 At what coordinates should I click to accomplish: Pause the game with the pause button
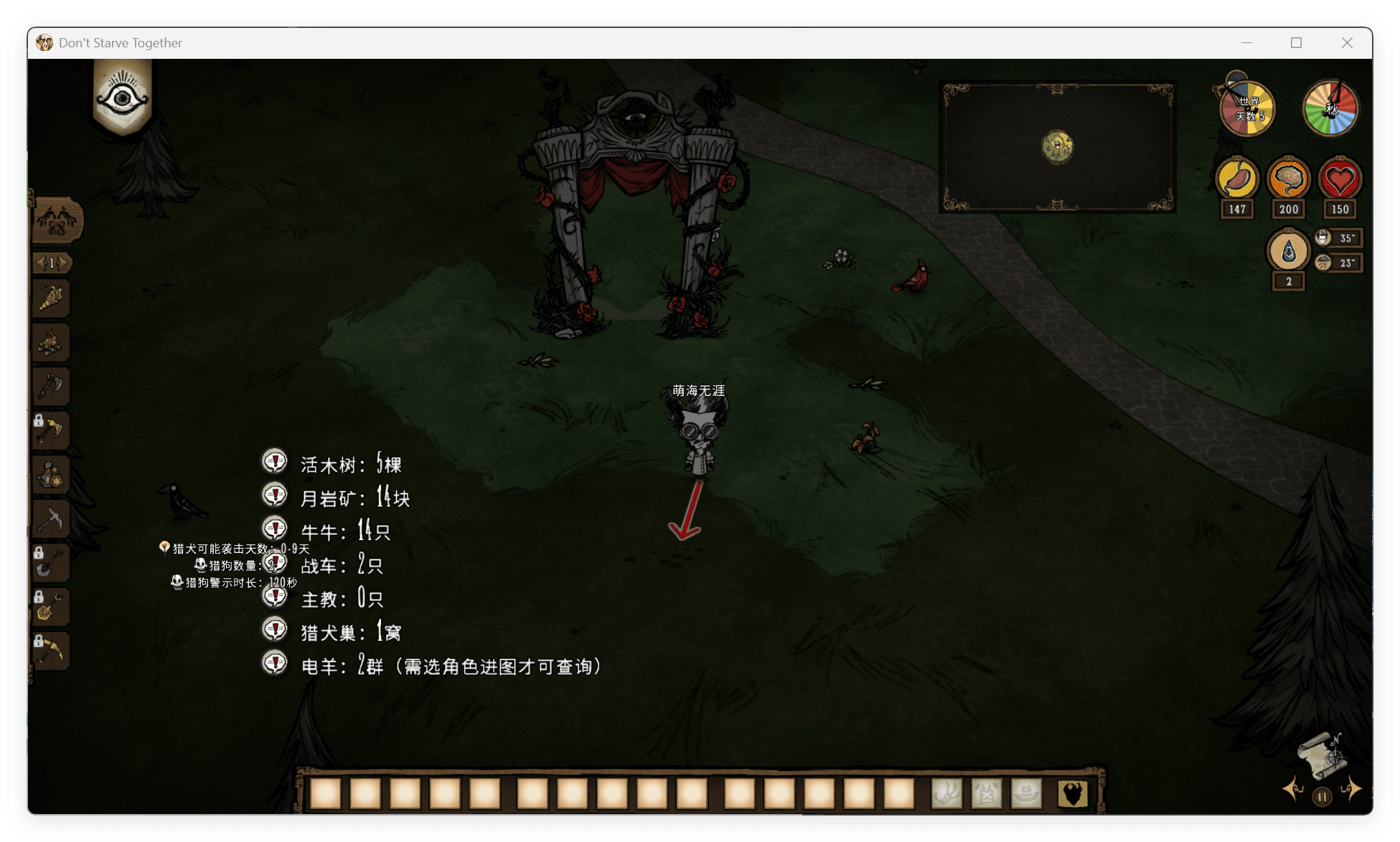click(x=1322, y=797)
